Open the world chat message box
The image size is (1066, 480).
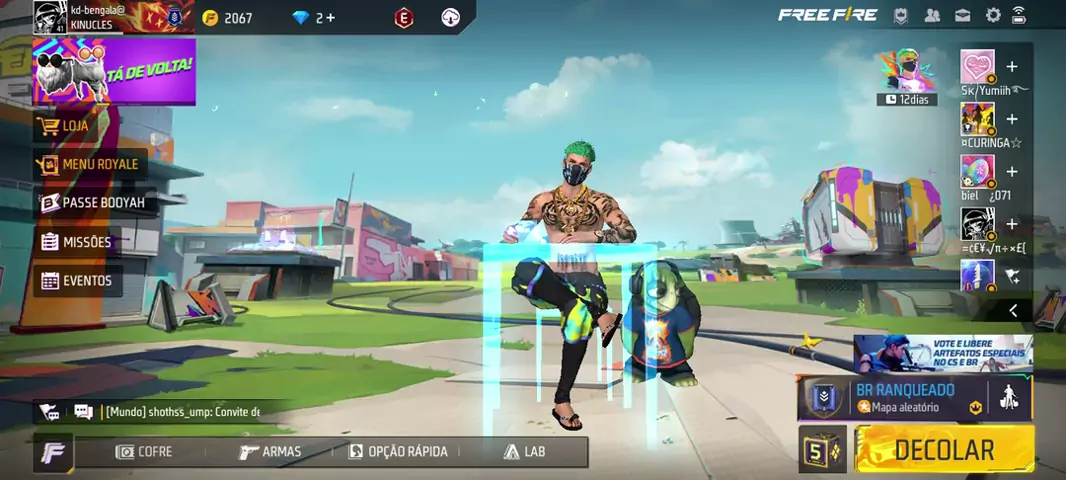click(x=180, y=412)
